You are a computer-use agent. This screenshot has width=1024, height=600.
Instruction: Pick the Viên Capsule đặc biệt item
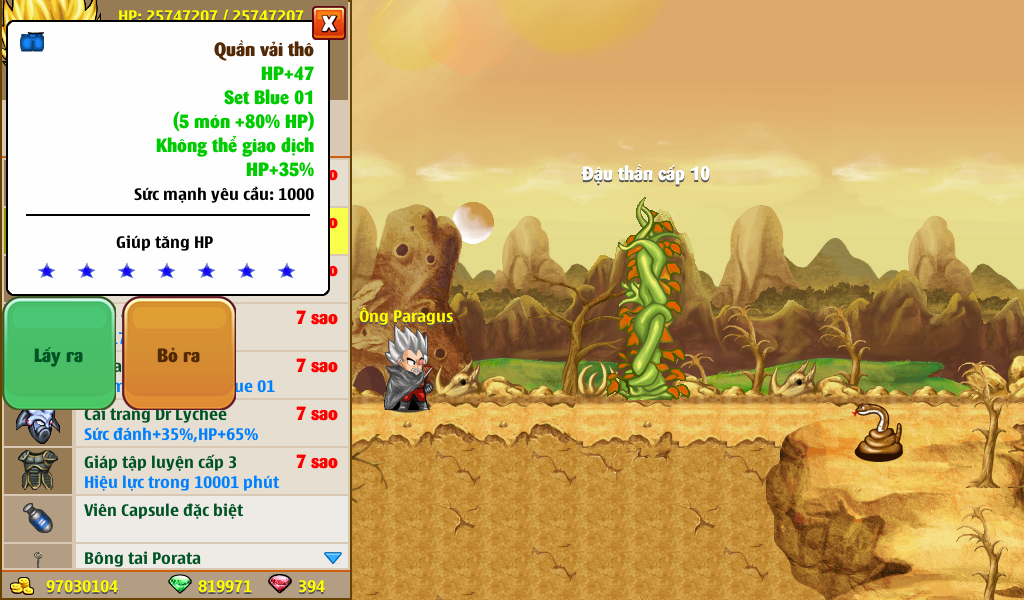point(210,518)
